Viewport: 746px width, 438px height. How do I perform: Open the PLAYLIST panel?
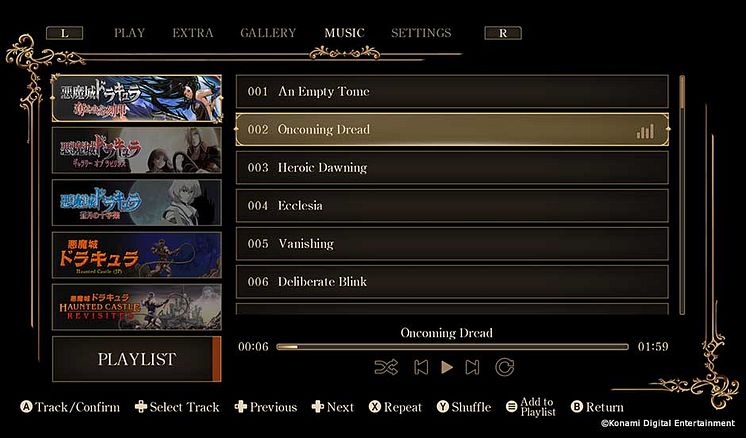[137, 359]
